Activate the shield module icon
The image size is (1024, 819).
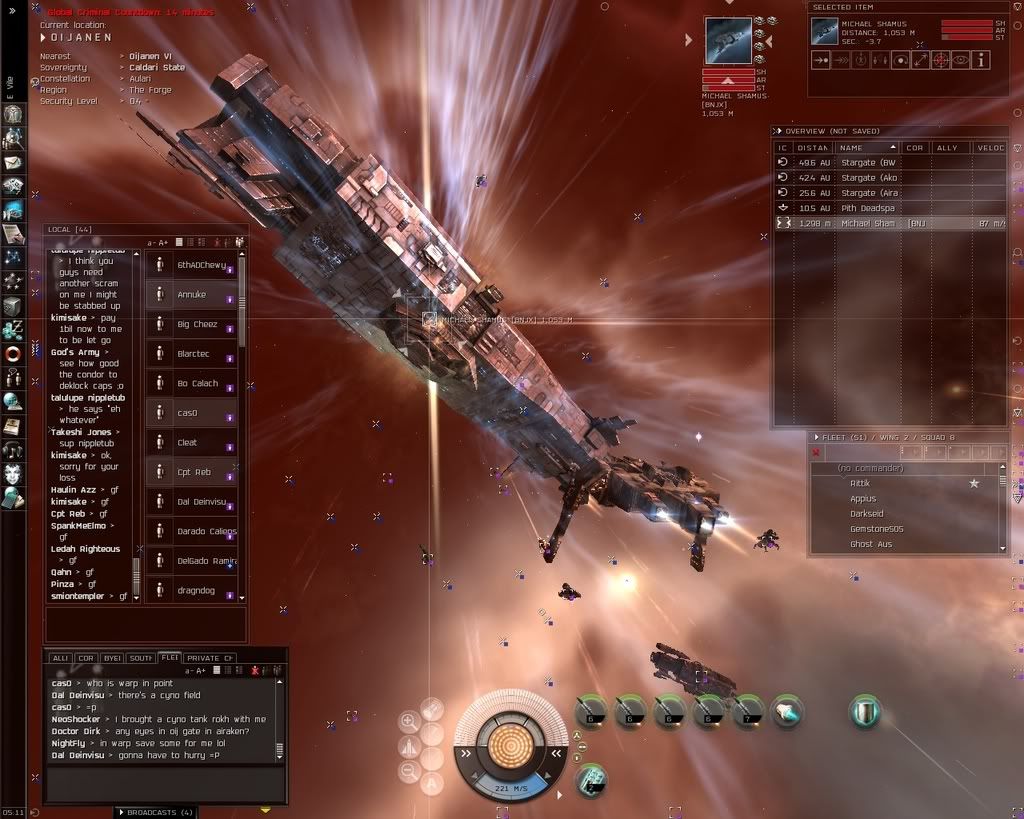(864, 712)
